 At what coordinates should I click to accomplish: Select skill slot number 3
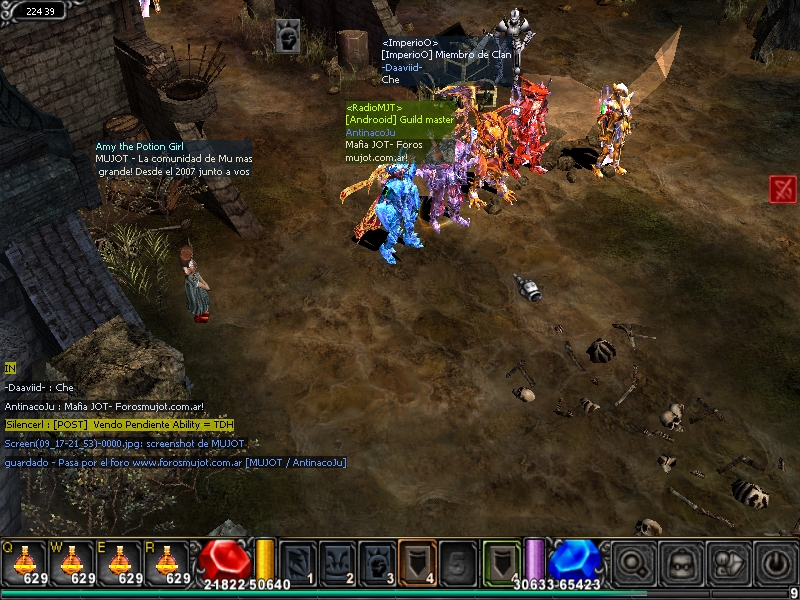377,562
